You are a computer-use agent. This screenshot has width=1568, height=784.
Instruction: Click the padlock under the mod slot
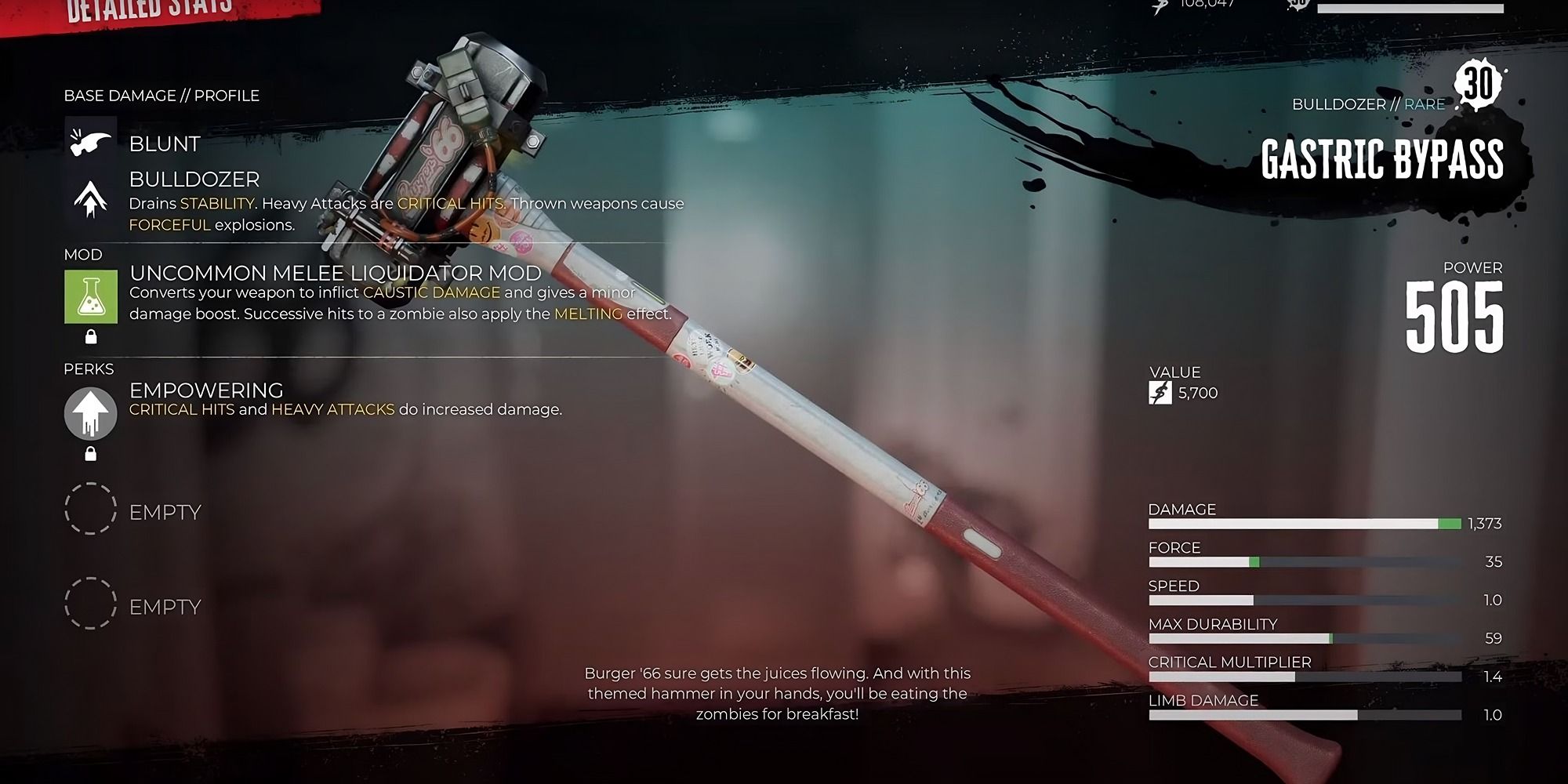coord(93,339)
